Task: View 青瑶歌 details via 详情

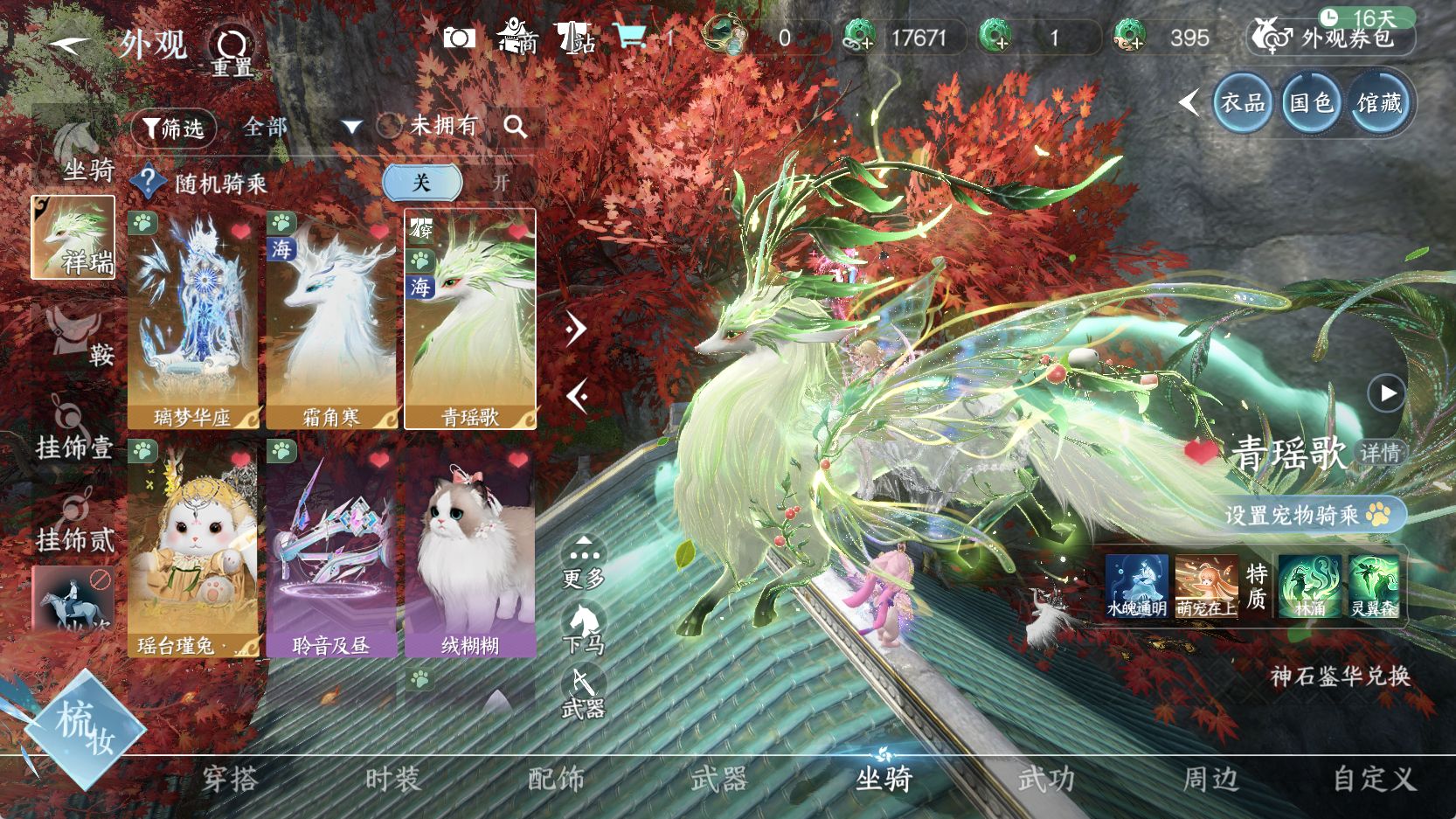Action: (x=1380, y=453)
